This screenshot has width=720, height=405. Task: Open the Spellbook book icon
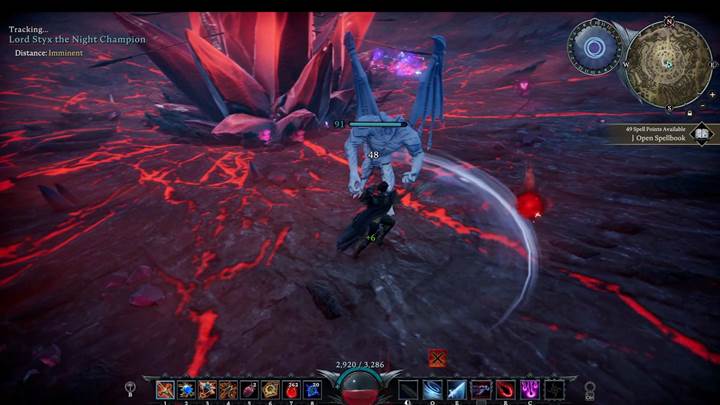pyautogui.click(x=702, y=132)
